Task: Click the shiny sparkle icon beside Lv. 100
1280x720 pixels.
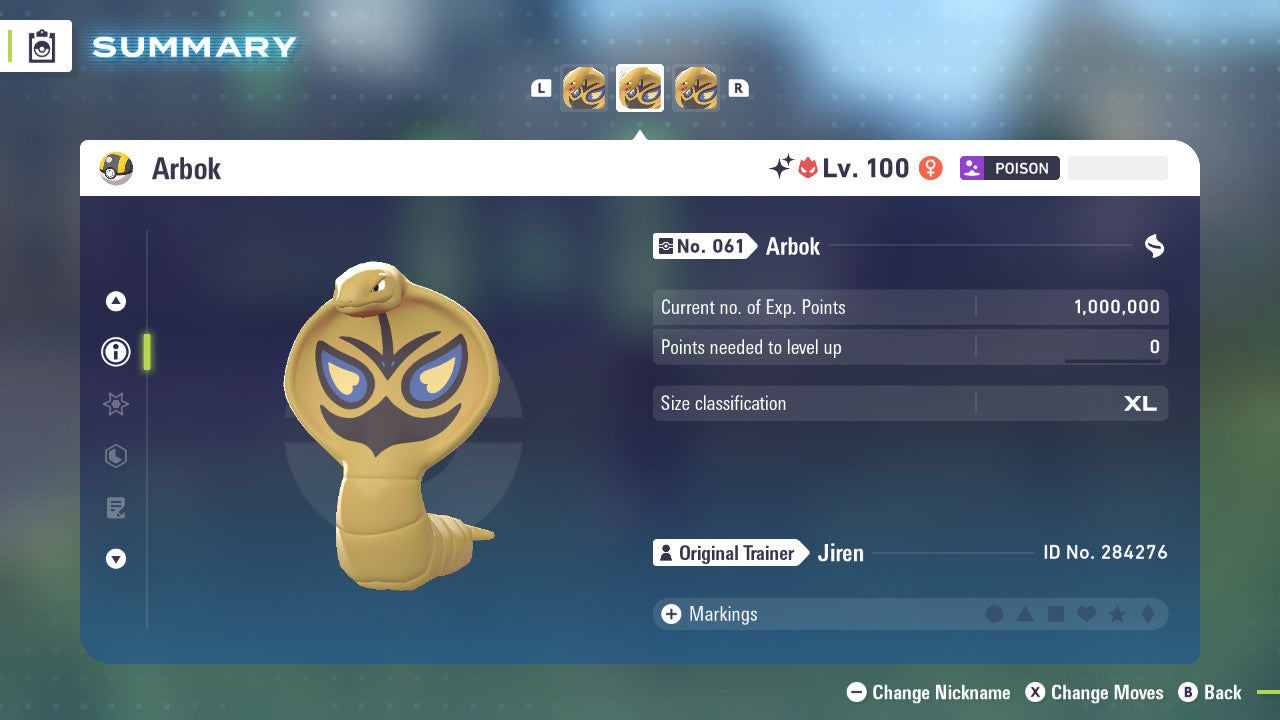Action: [x=781, y=168]
